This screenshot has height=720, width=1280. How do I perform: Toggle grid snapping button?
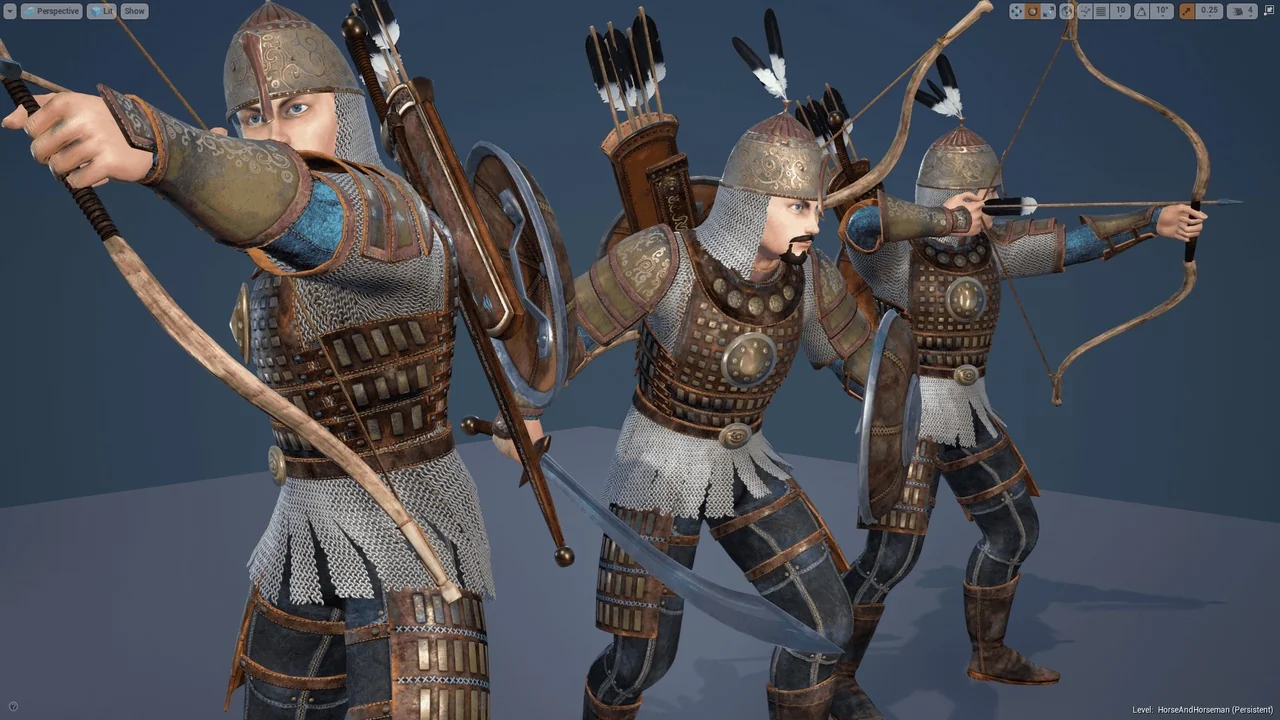coord(1101,11)
